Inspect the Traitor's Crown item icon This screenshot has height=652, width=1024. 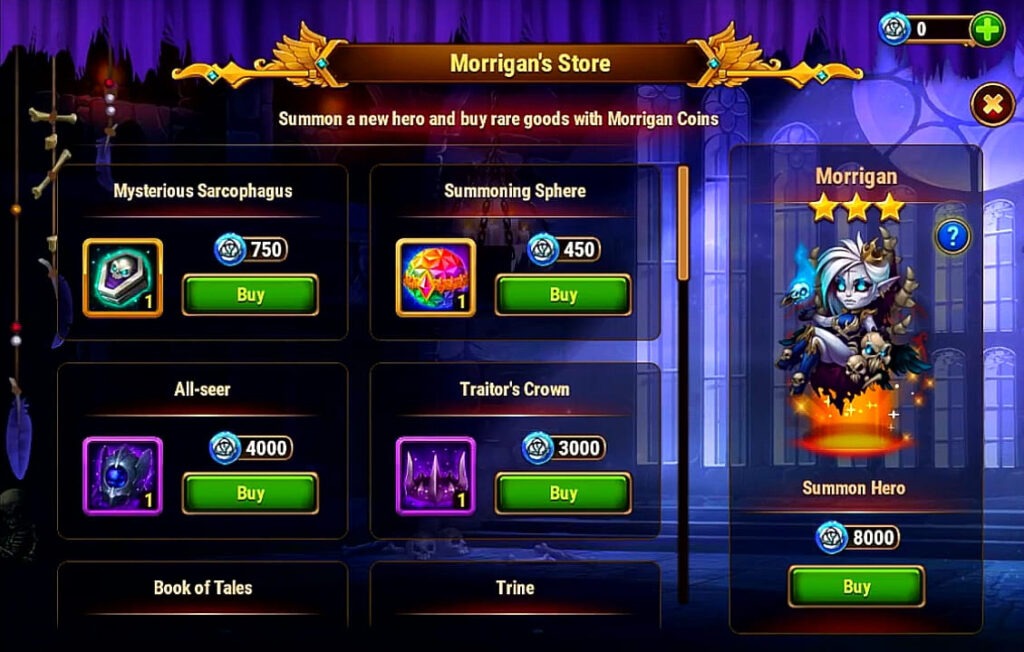(436, 476)
